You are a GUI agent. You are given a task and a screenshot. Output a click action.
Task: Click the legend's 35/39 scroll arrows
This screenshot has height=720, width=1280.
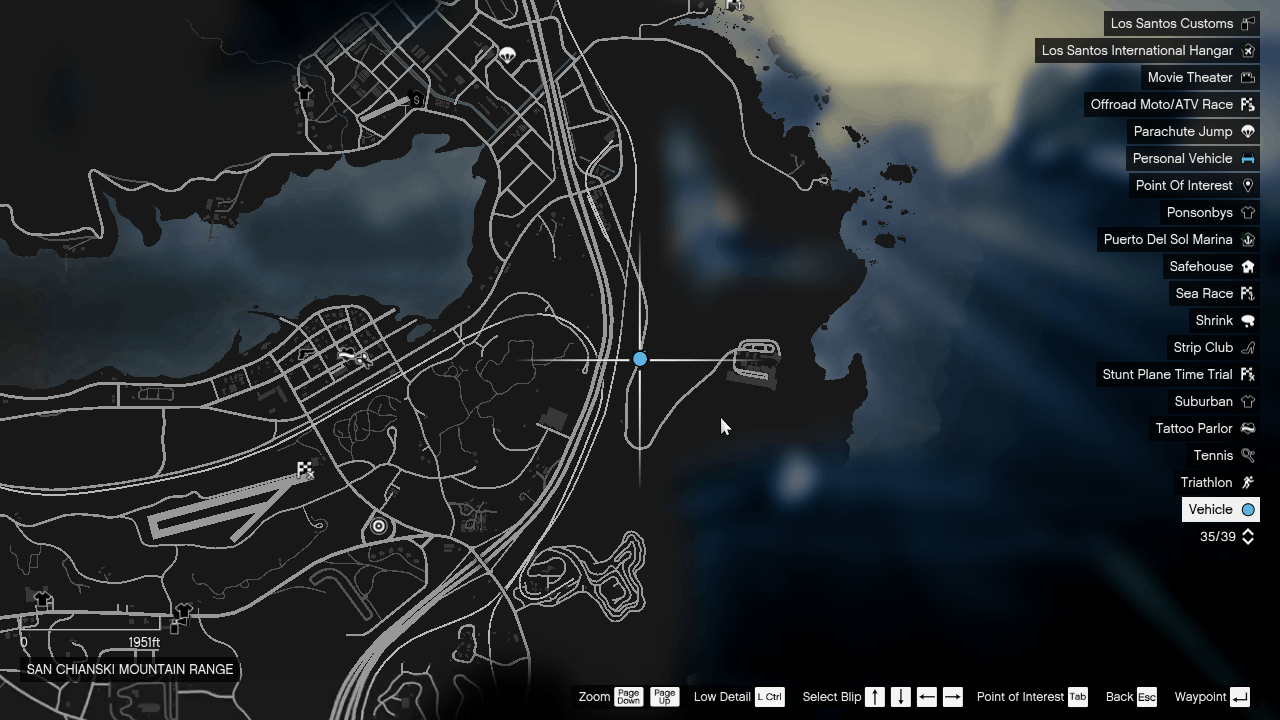point(1247,537)
